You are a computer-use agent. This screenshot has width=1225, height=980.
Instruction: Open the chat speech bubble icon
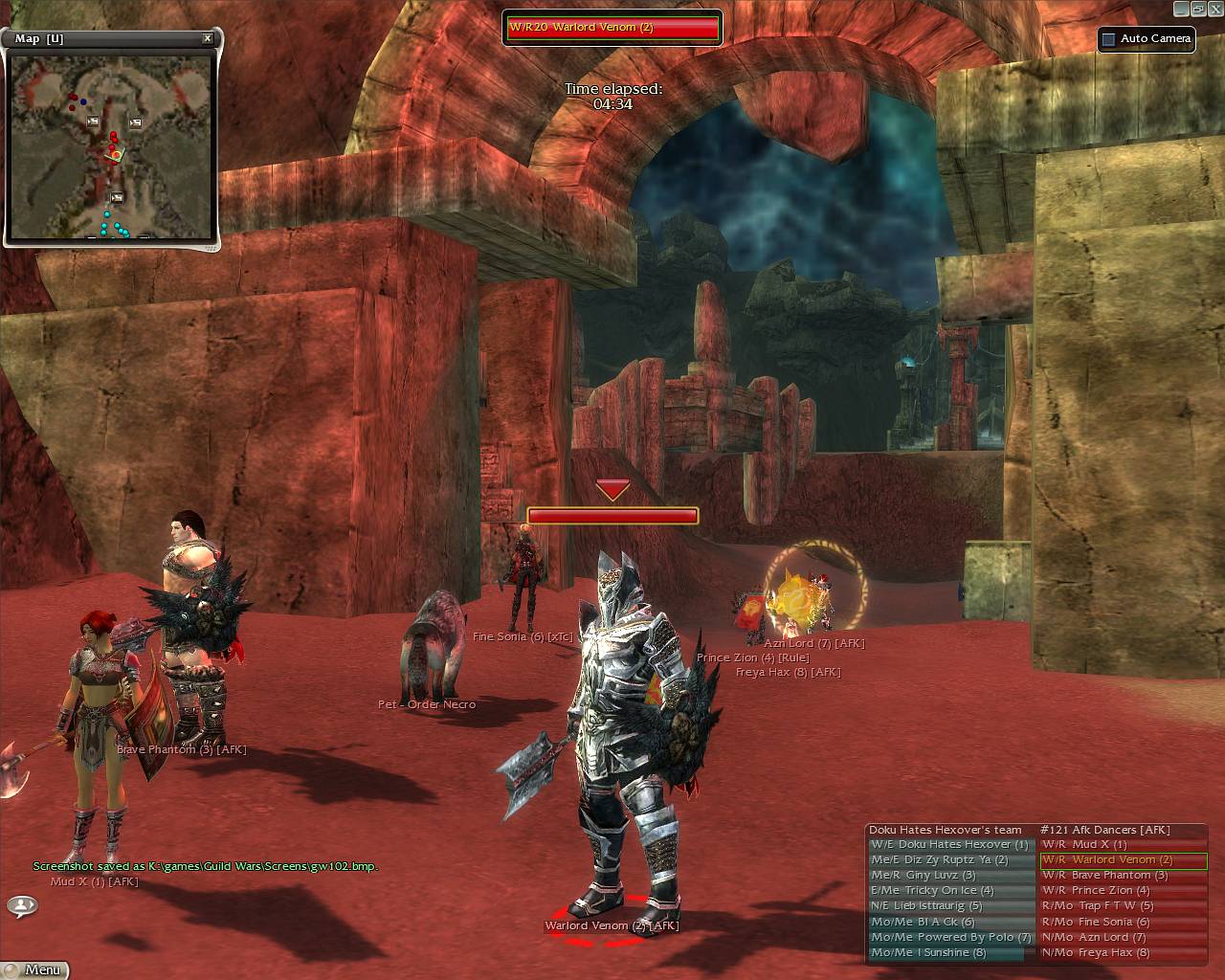pyautogui.click(x=22, y=904)
